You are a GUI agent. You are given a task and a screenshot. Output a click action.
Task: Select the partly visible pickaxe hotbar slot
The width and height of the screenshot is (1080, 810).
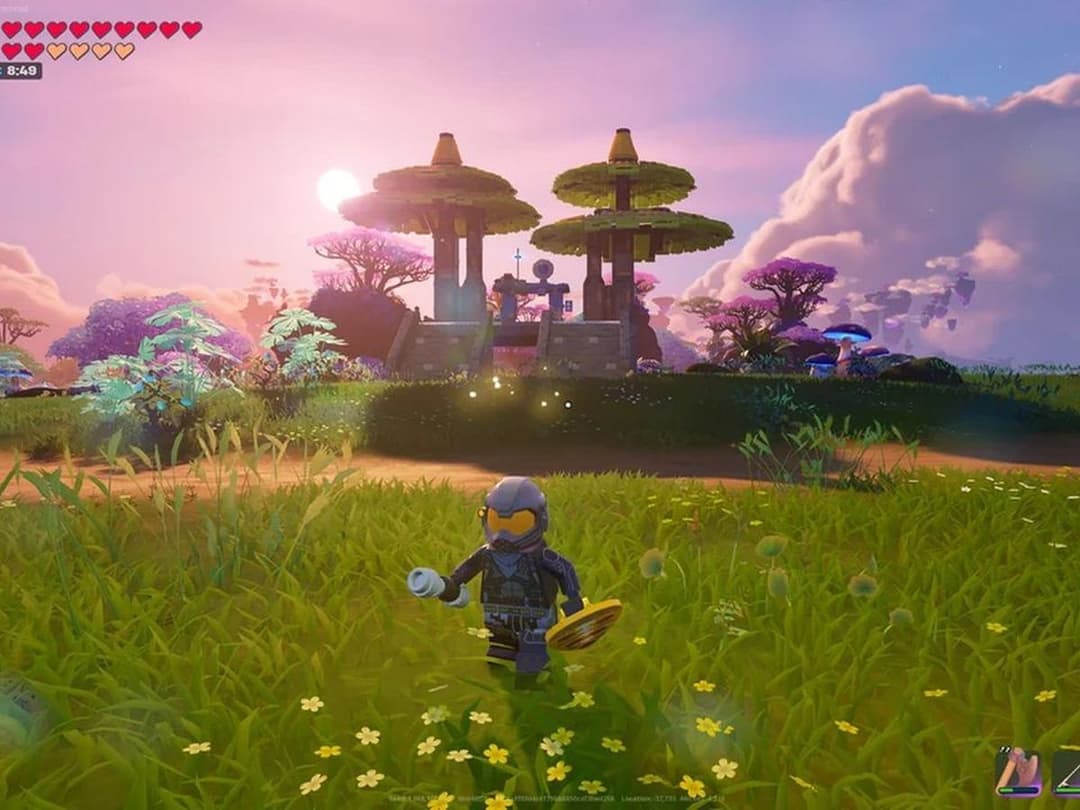pos(1067,772)
